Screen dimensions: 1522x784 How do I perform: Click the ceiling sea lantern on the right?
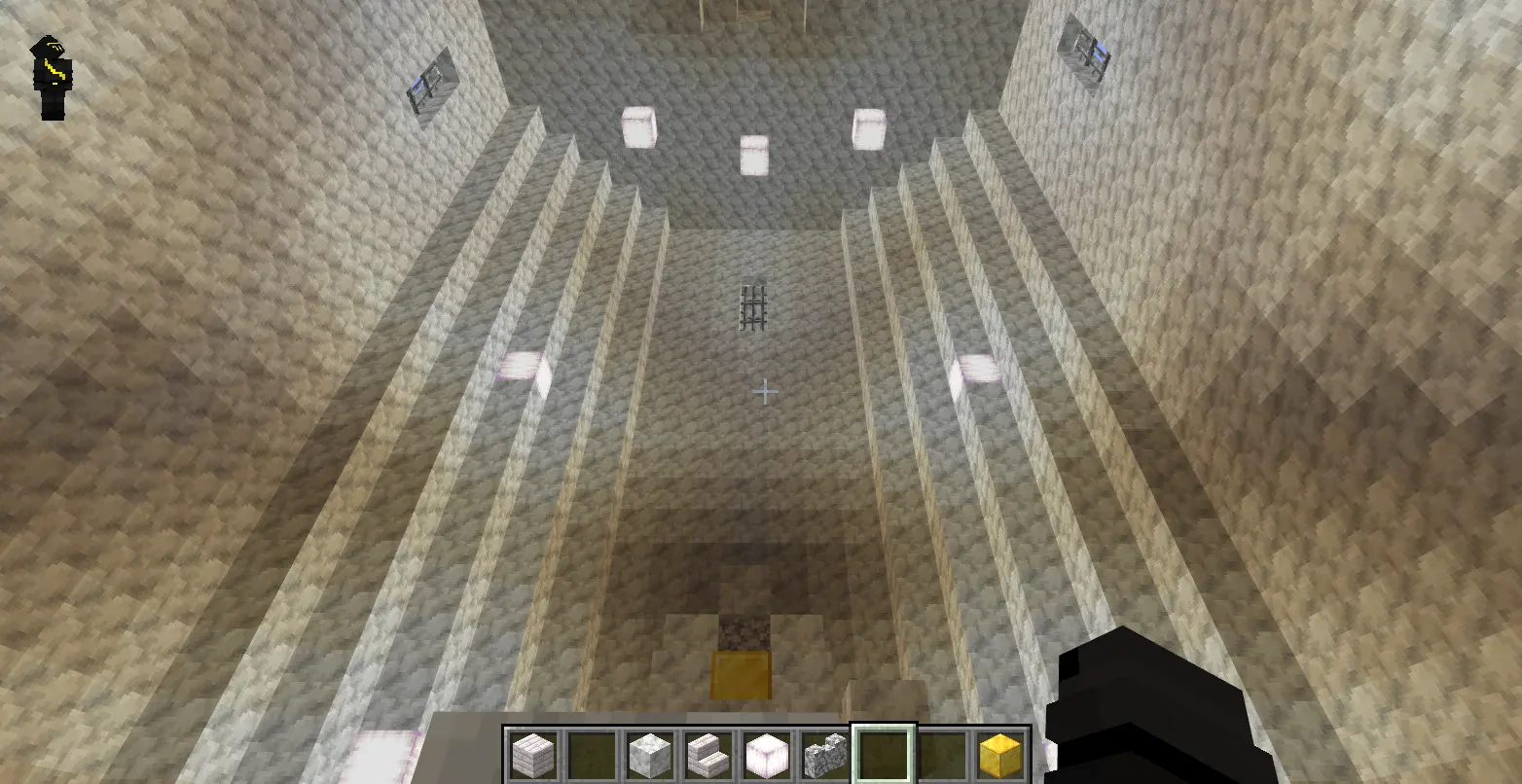click(867, 126)
